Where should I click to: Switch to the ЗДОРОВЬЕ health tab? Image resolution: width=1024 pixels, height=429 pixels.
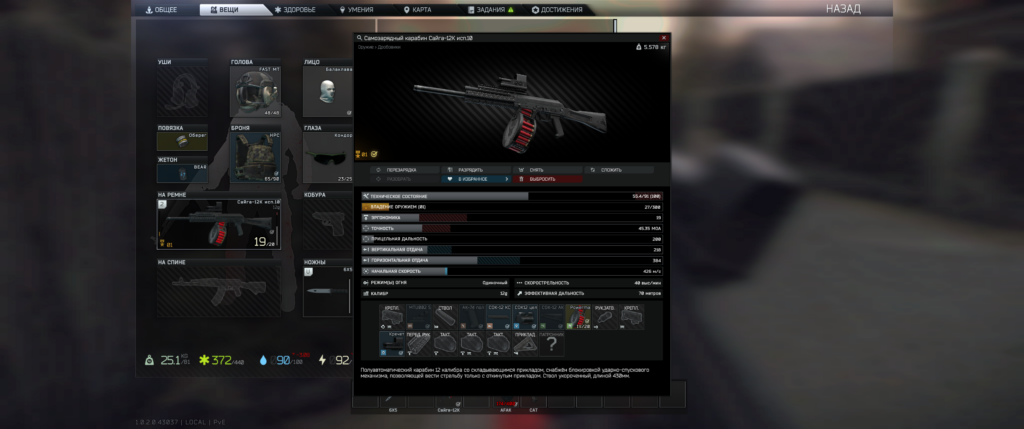295,10
